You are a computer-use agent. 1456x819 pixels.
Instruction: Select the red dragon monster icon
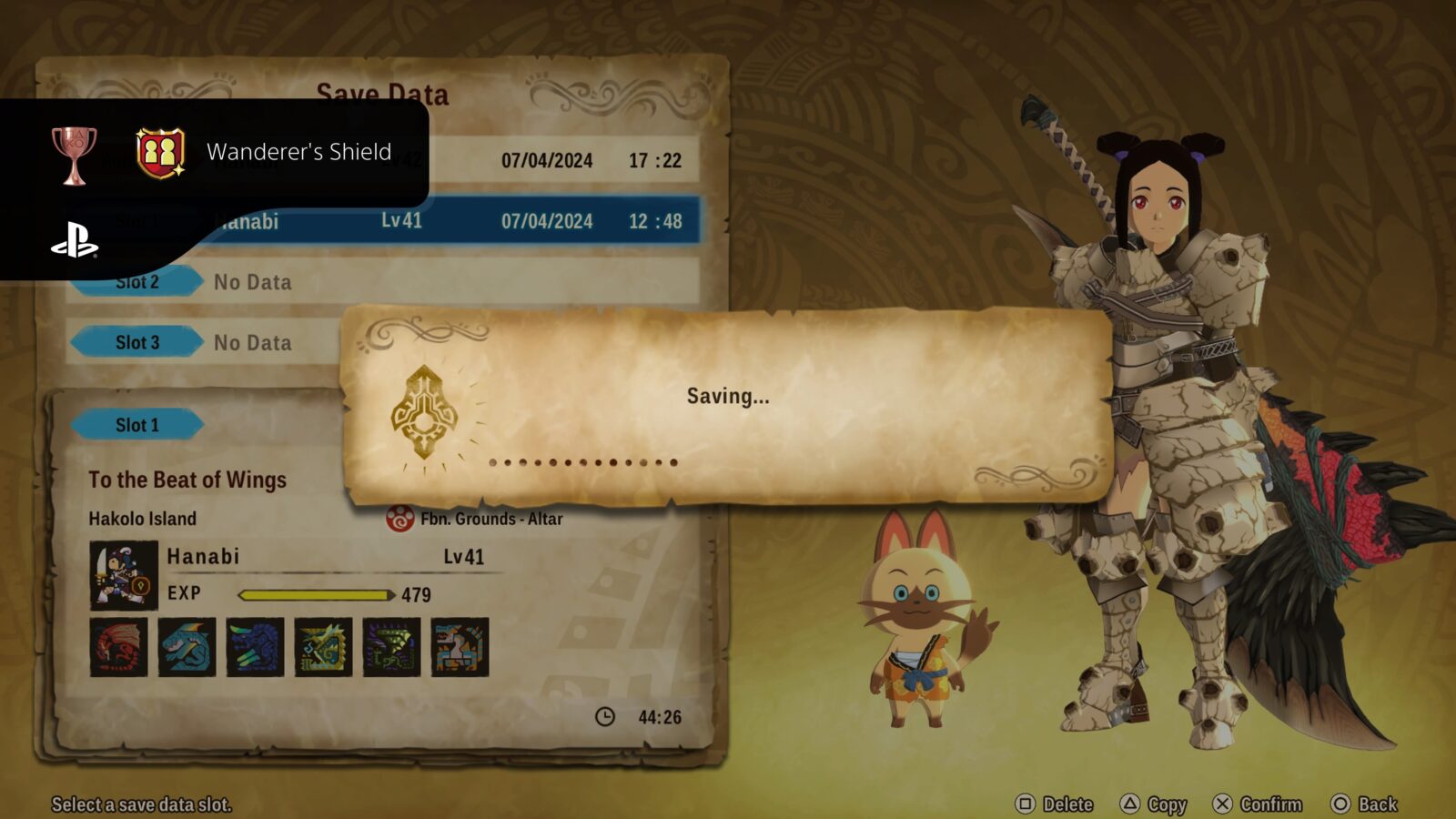coord(116,647)
